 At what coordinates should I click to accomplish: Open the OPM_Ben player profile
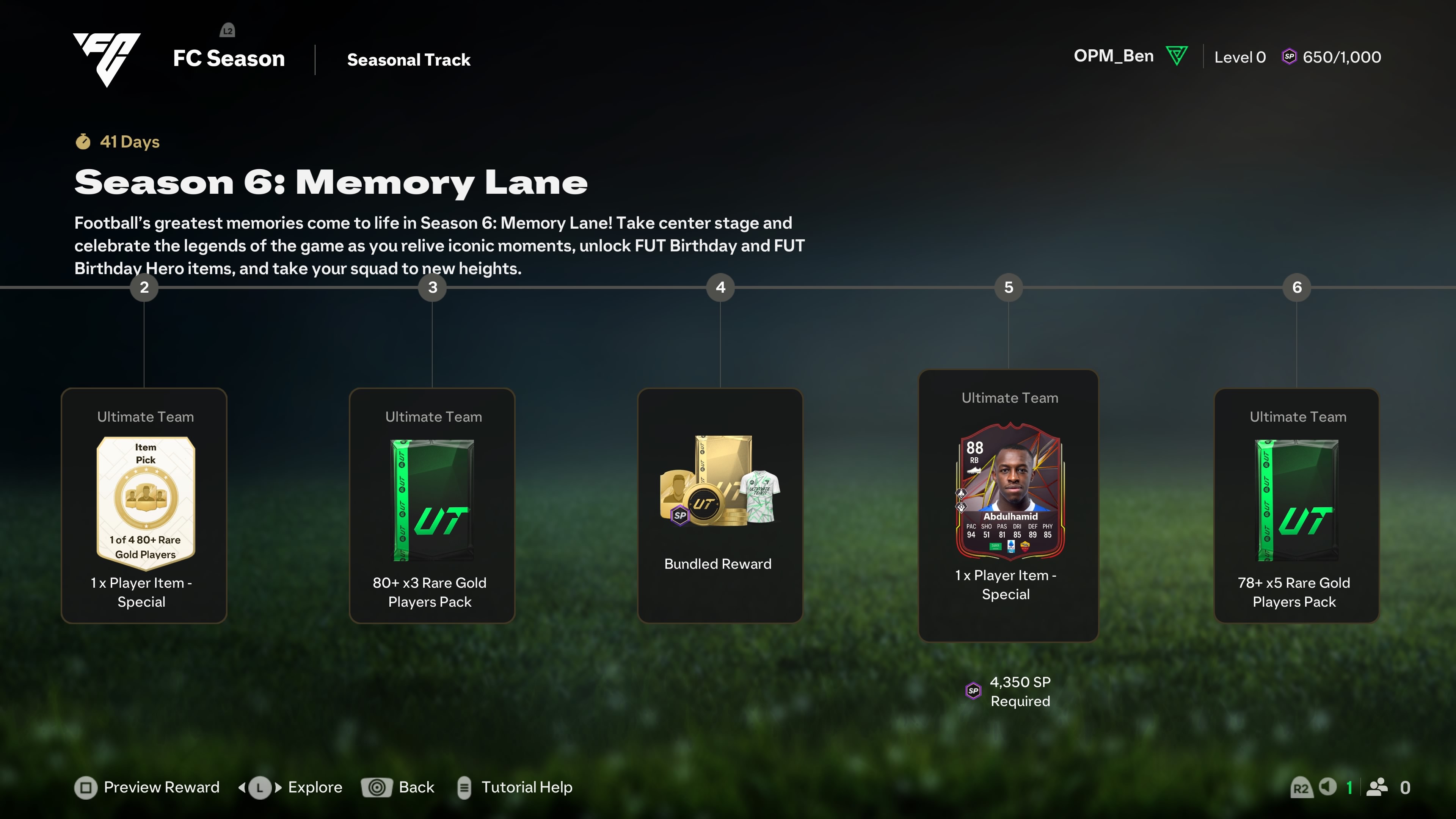tap(1114, 56)
